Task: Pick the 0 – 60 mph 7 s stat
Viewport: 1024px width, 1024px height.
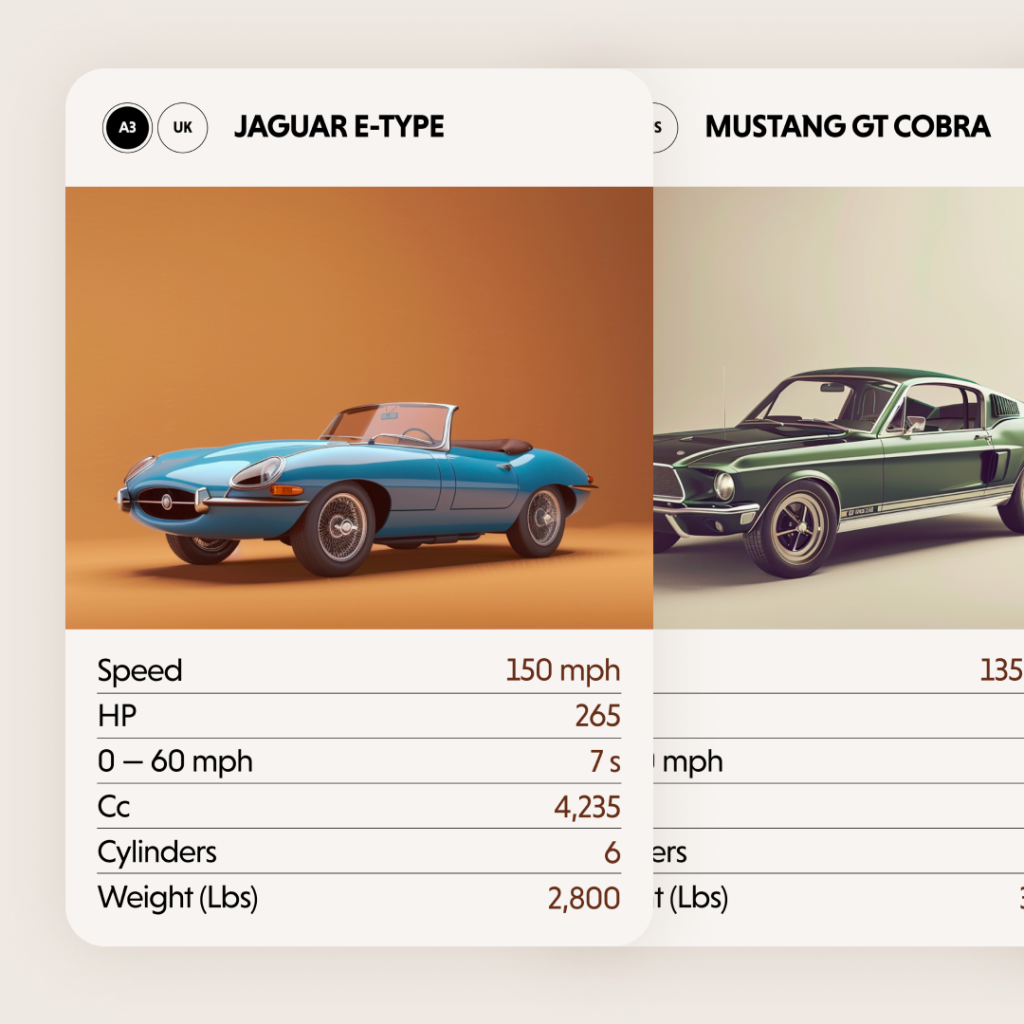Action: (358, 761)
